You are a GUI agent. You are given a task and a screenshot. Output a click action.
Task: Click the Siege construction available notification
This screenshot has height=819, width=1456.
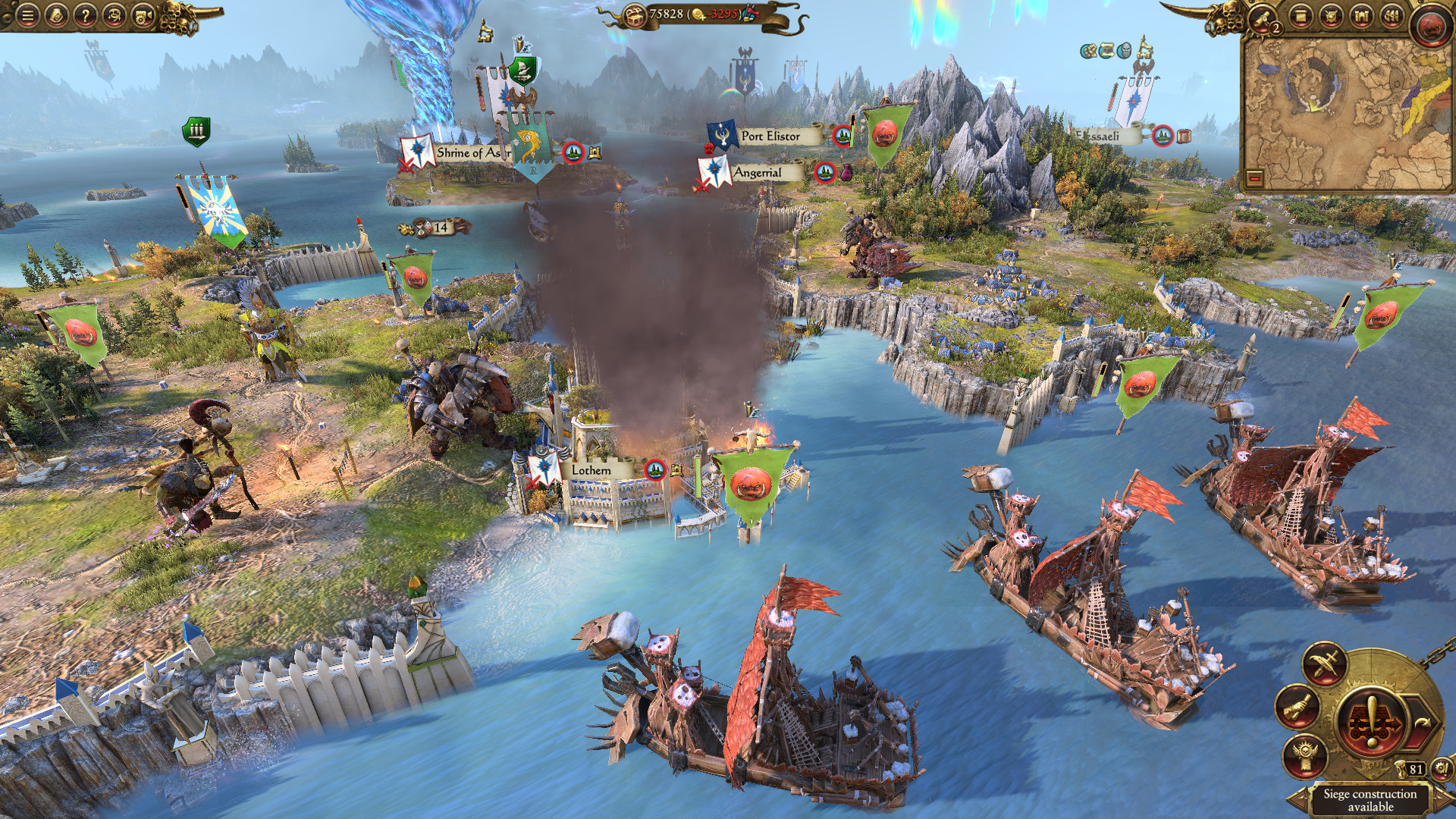coord(1371,802)
